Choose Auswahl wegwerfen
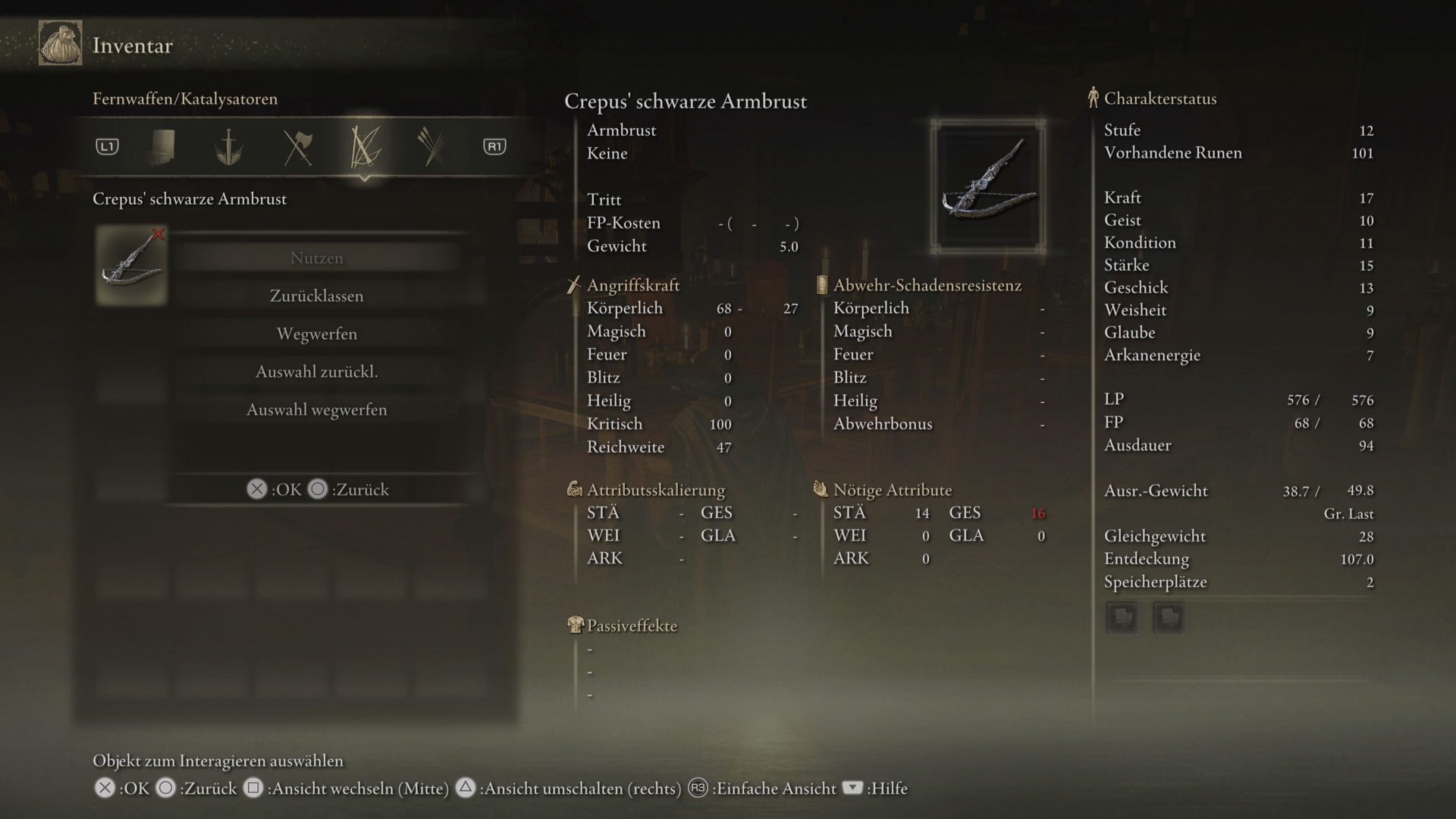This screenshot has width=1456, height=819. (316, 409)
